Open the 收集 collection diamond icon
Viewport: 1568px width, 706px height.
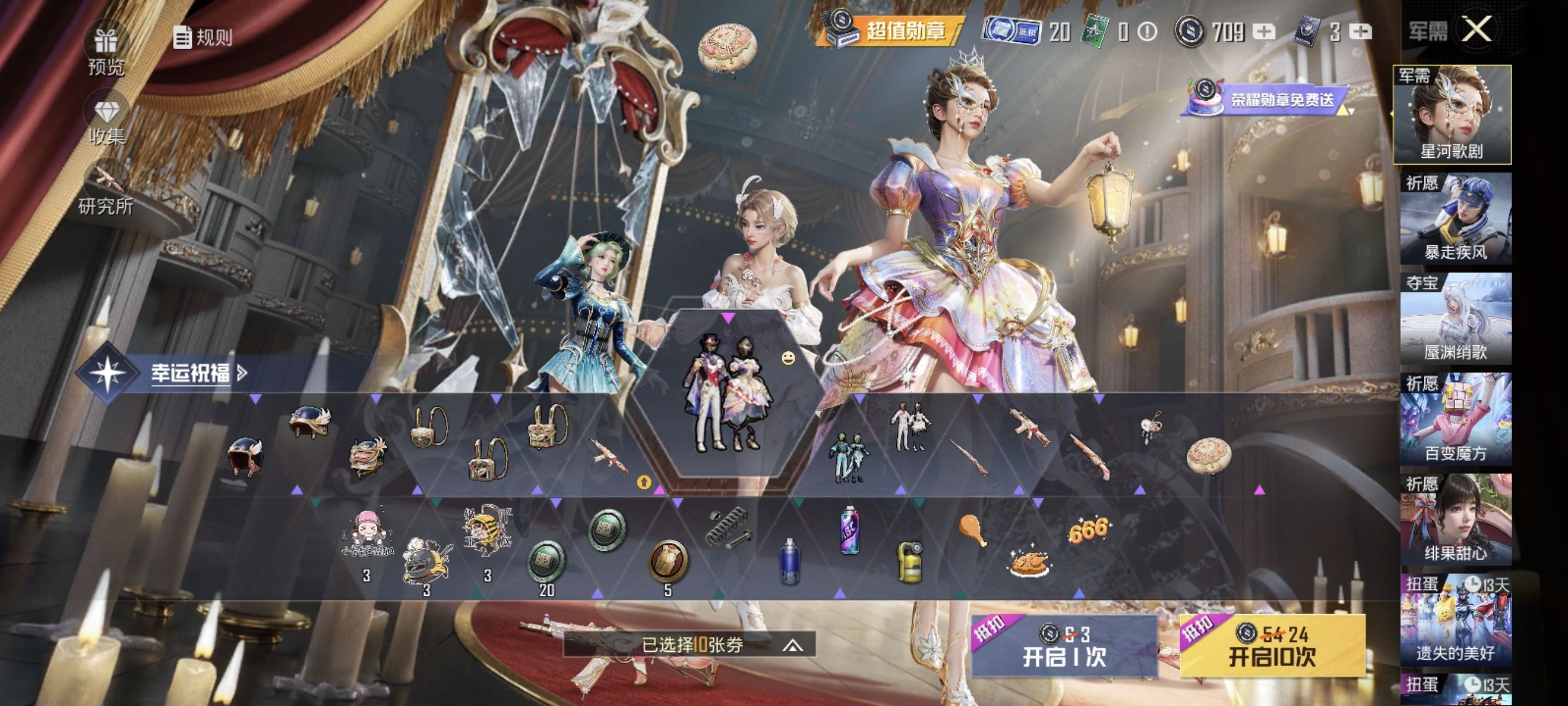coord(107,122)
